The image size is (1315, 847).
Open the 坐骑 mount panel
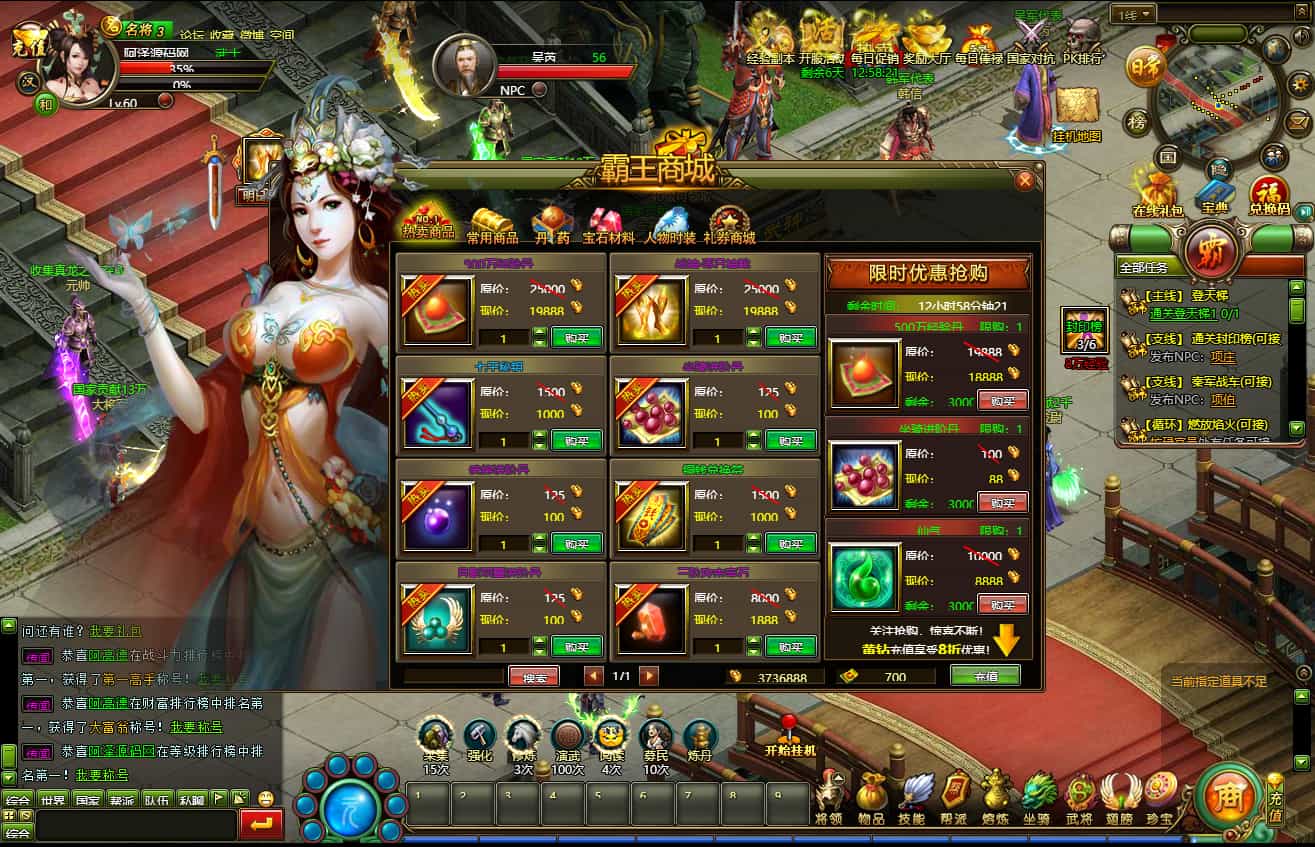1039,796
